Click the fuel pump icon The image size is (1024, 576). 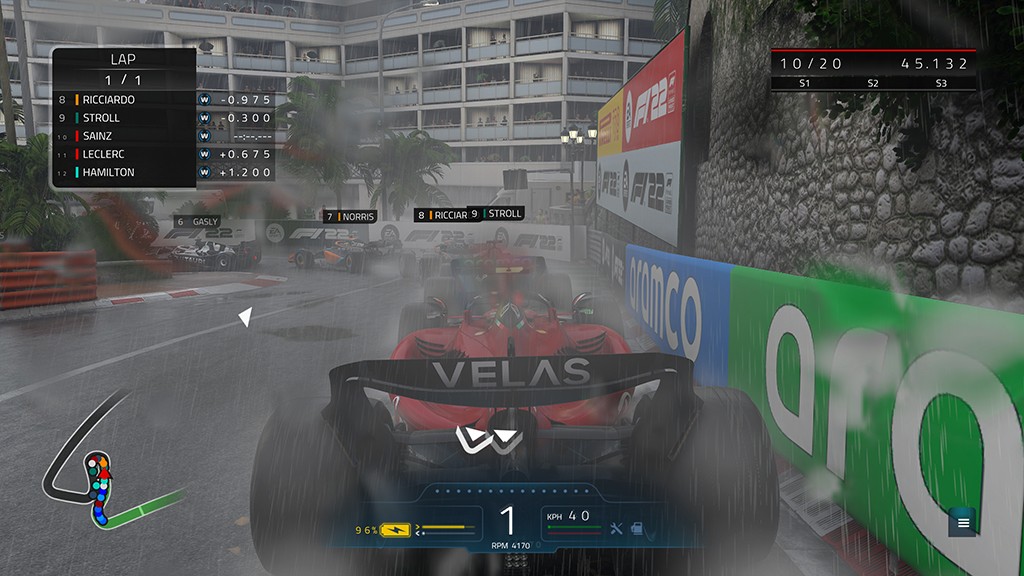pyautogui.click(x=635, y=528)
